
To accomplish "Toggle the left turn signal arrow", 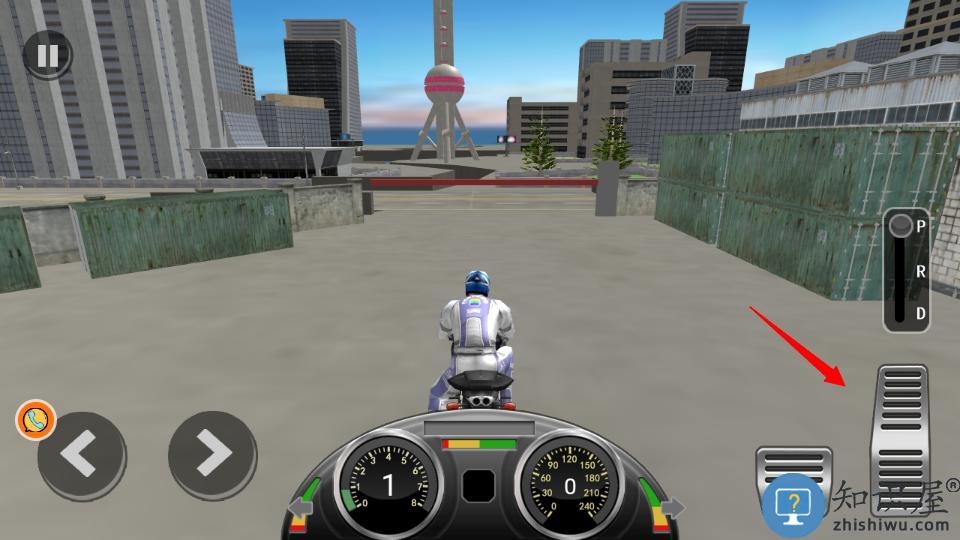I will coord(300,508).
